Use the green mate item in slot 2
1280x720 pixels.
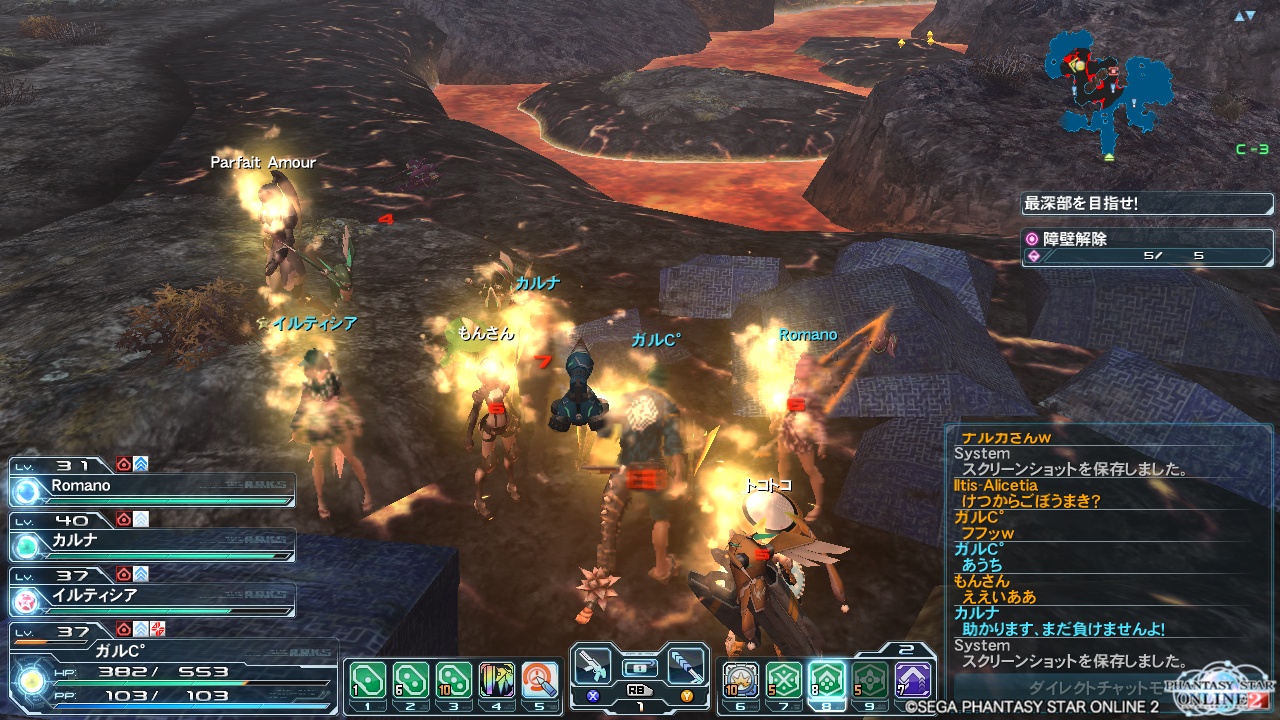pos(411,682)
